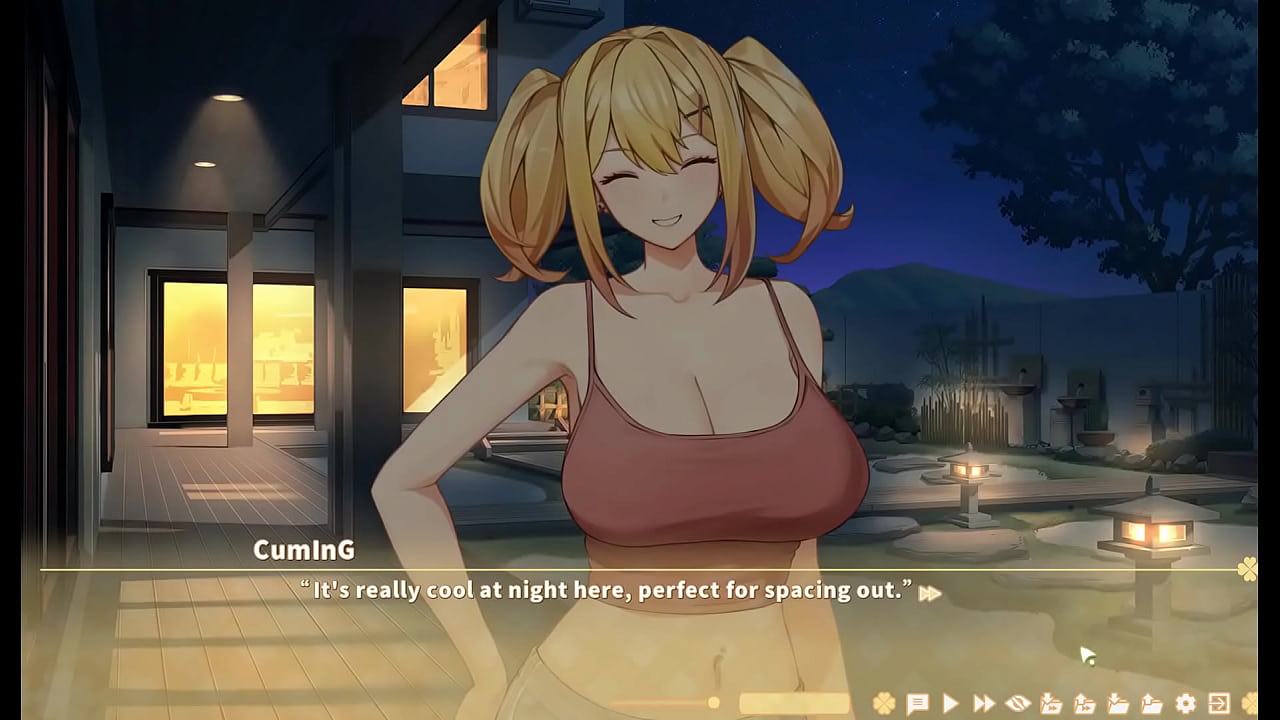Open the message backlog log

click(918, 701)
